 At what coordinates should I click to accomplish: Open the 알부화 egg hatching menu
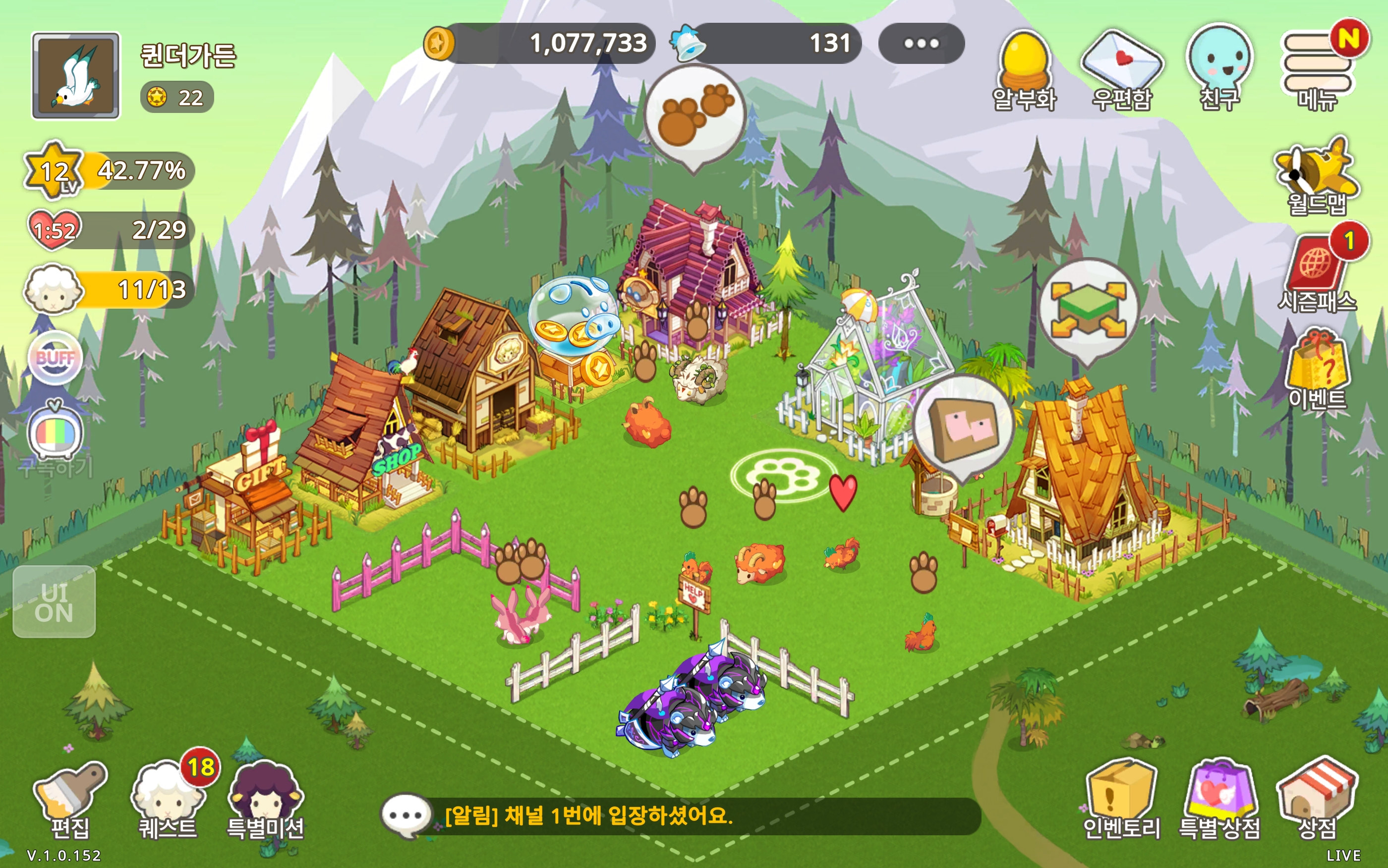(1025, 69)
